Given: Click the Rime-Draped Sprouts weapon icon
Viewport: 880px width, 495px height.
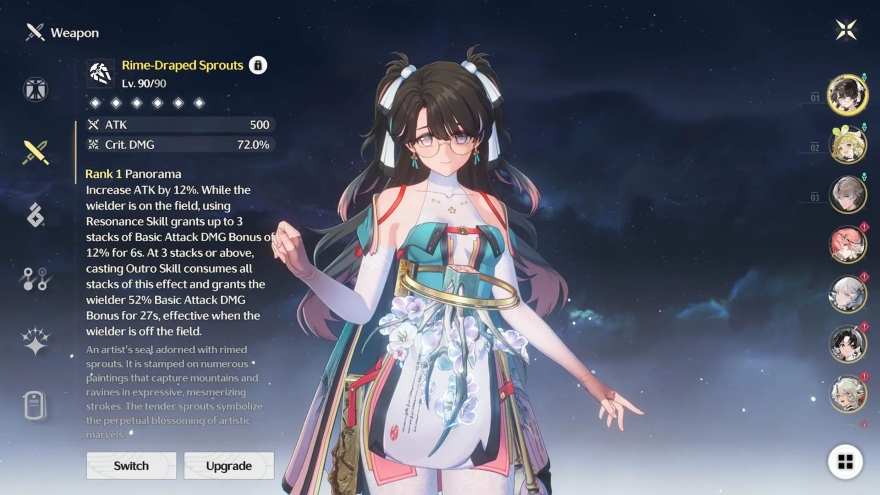Looking at the screenshot, I should point(101,72).
